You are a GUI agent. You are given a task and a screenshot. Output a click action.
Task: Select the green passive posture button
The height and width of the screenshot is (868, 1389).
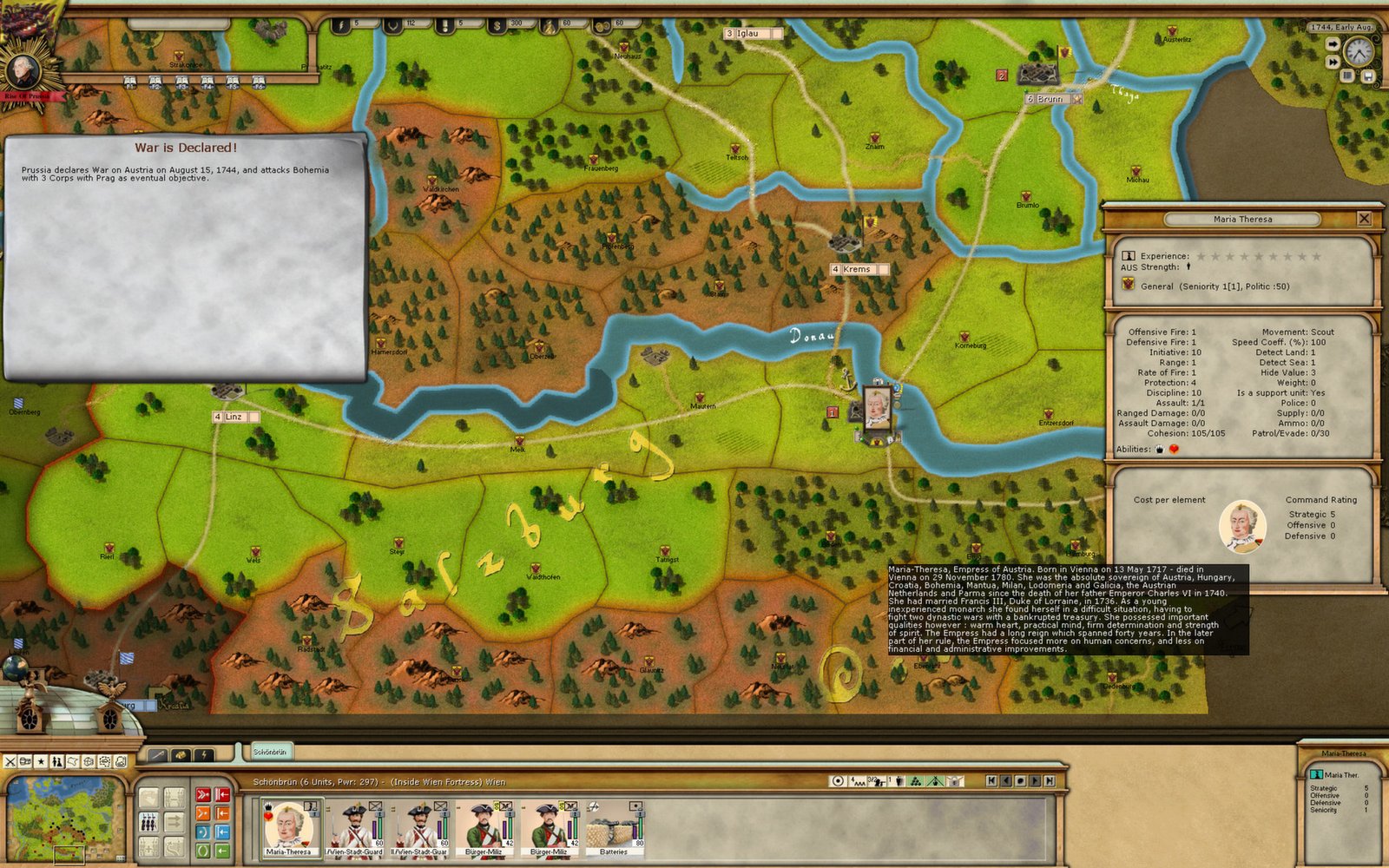202,851
